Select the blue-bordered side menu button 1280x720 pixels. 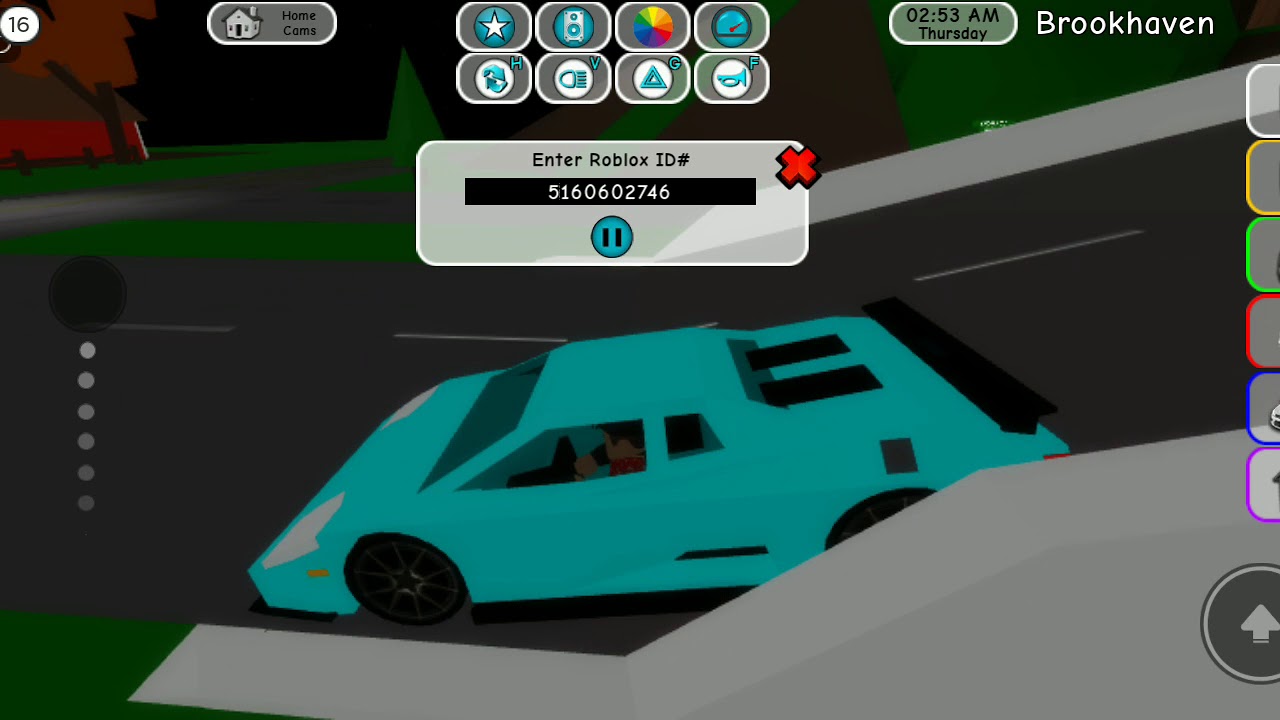click(x=1265, y=409)
